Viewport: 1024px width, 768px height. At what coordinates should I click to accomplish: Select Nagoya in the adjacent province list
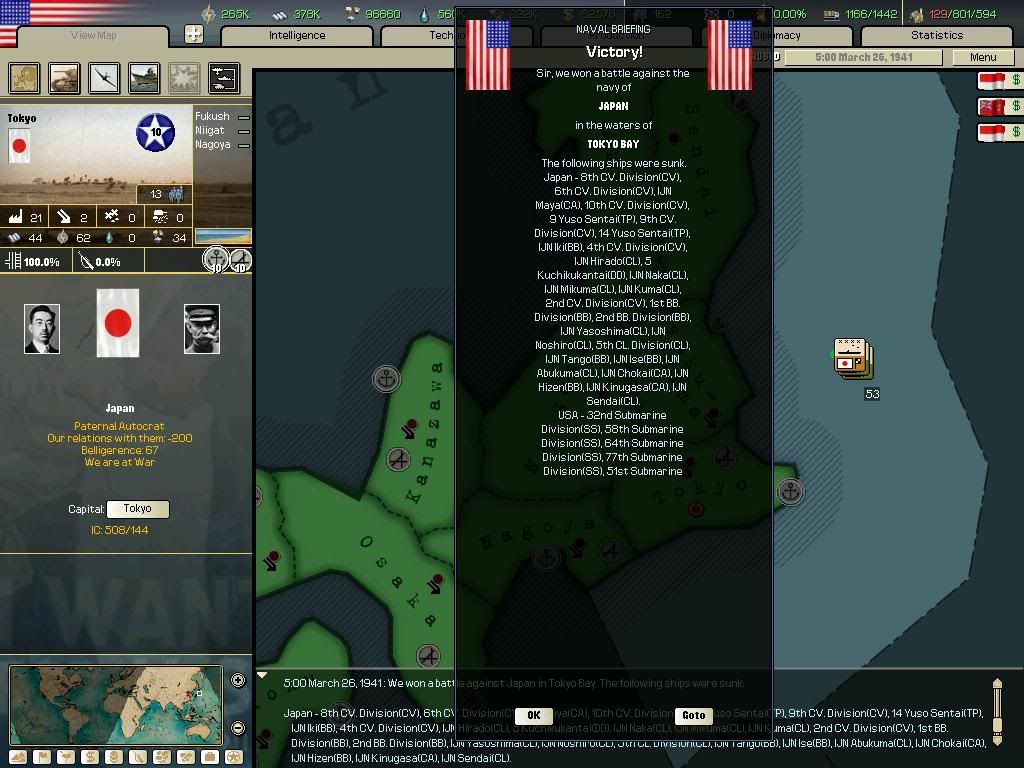pyautogui.click(x=213, y=145)
